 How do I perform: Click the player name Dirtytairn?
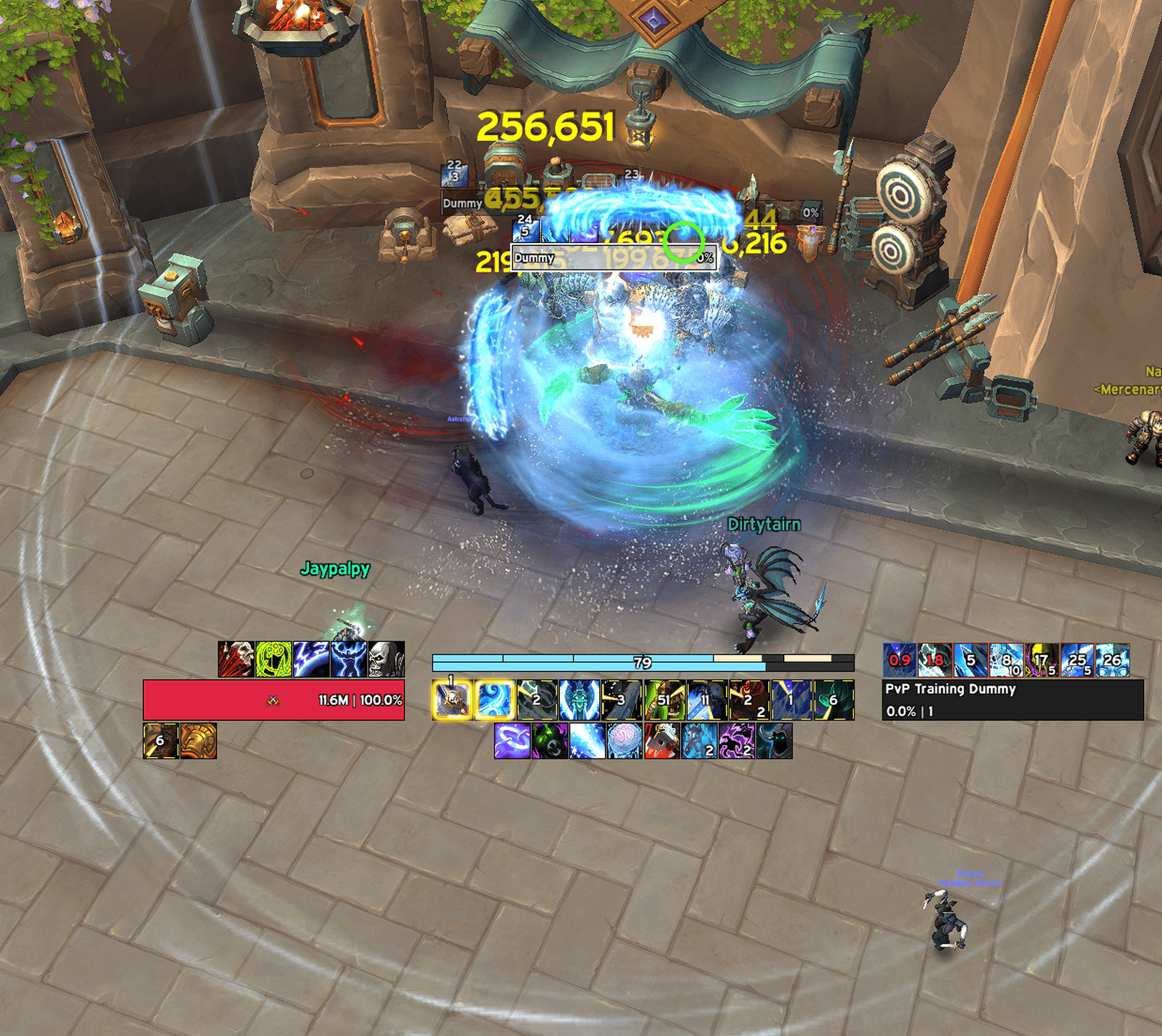(764, 523)
